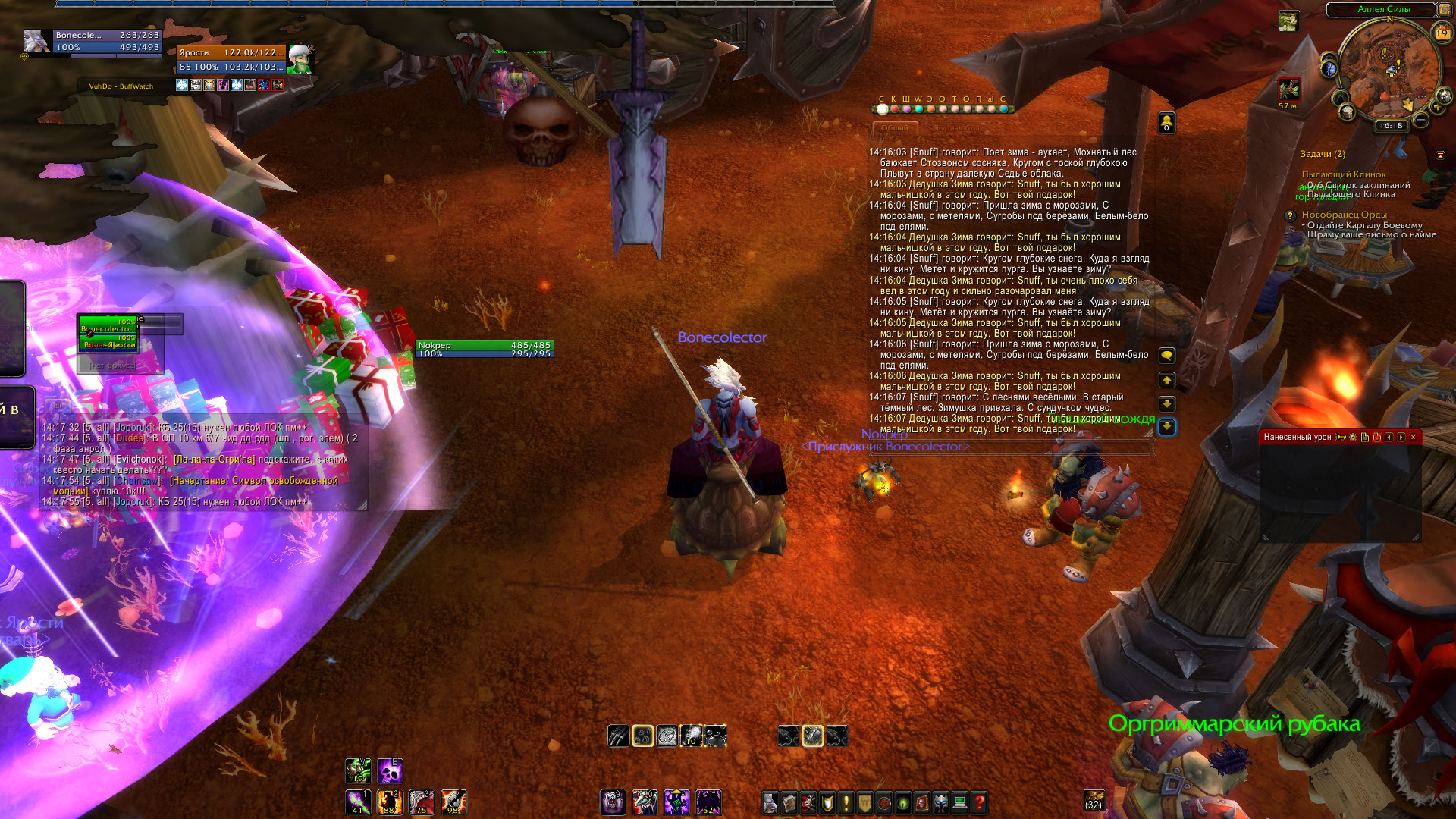Select the Новобранец Орды quest in the tracker

[x=1344, y=215]
